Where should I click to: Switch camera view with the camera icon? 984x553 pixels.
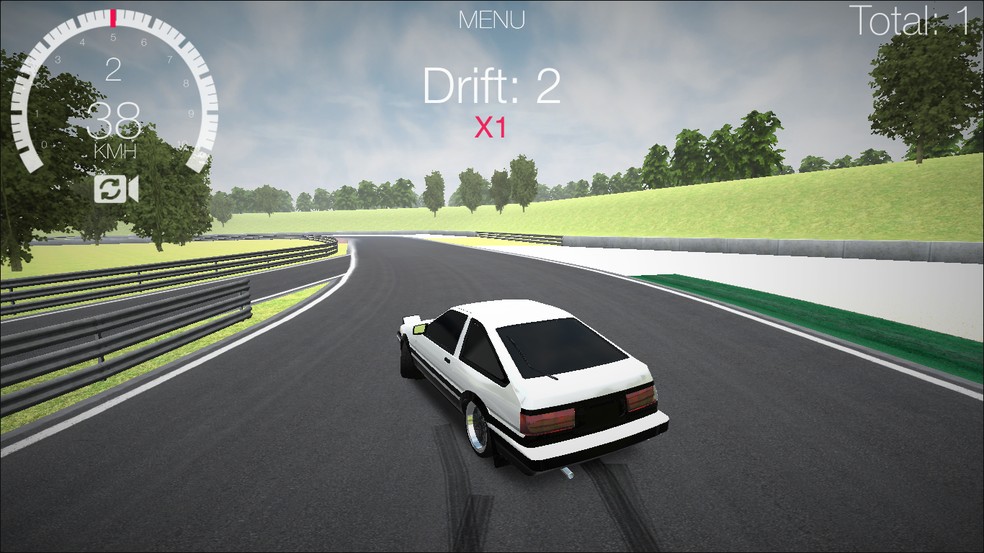tap(116, 189)
